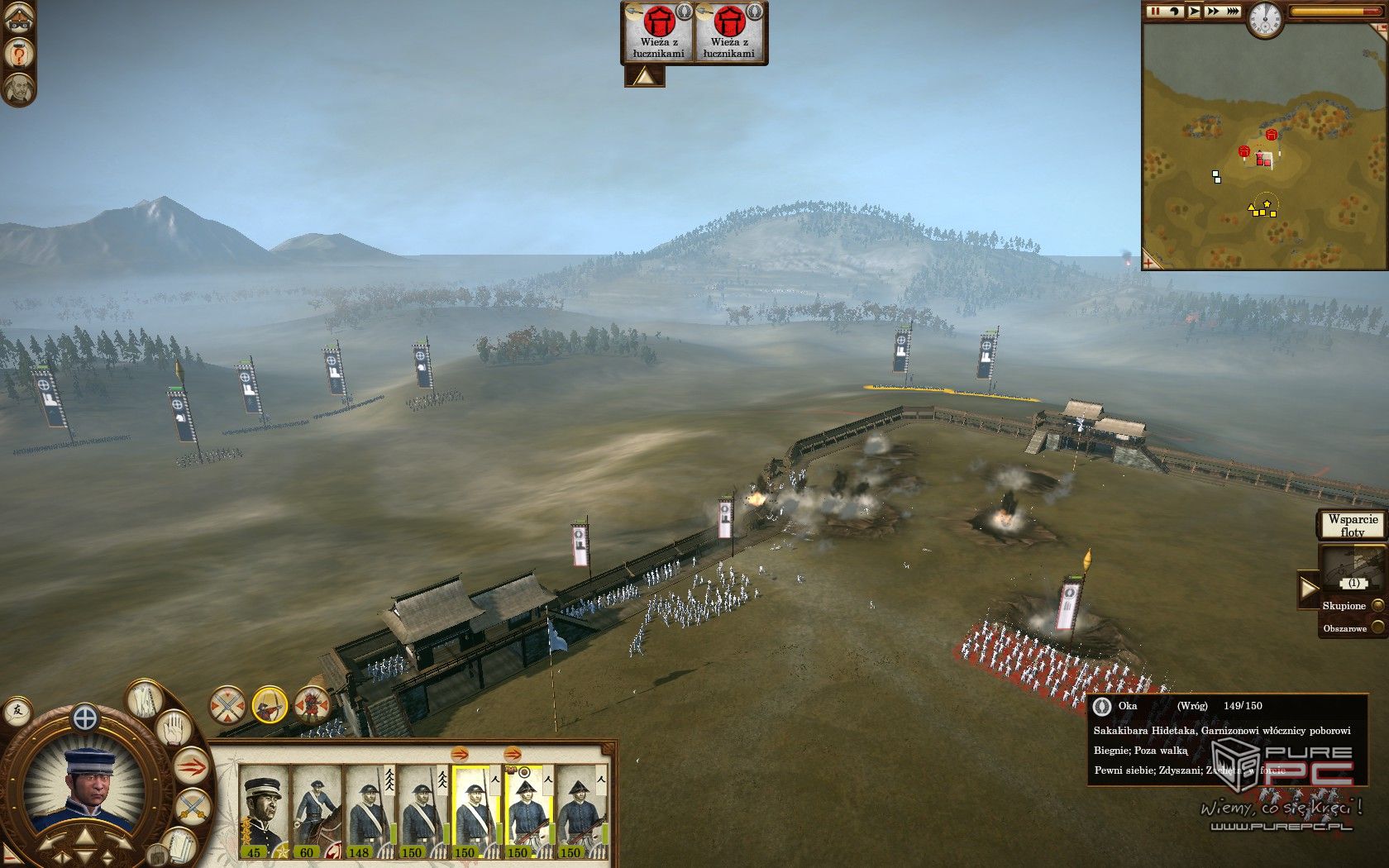The image size is (1389, 868).
Task: Toggle the red arrow run button
Action: pyautogui.click(x=192, y=768)
